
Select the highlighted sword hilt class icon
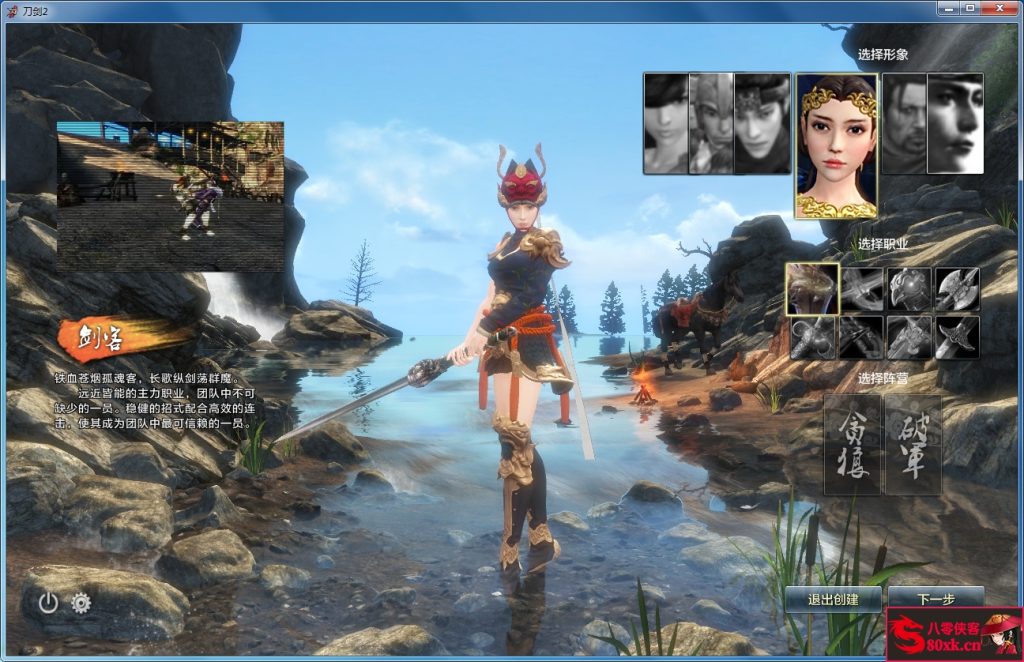811,288
